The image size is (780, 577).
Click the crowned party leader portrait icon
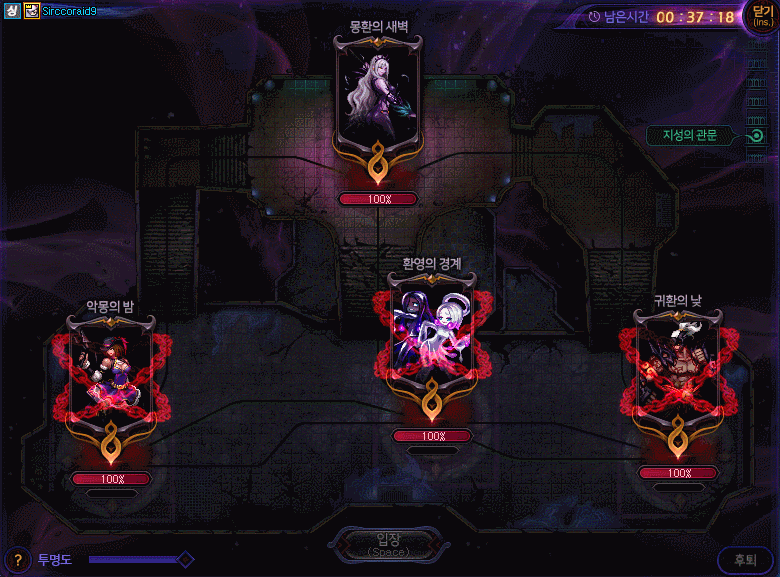32,10
